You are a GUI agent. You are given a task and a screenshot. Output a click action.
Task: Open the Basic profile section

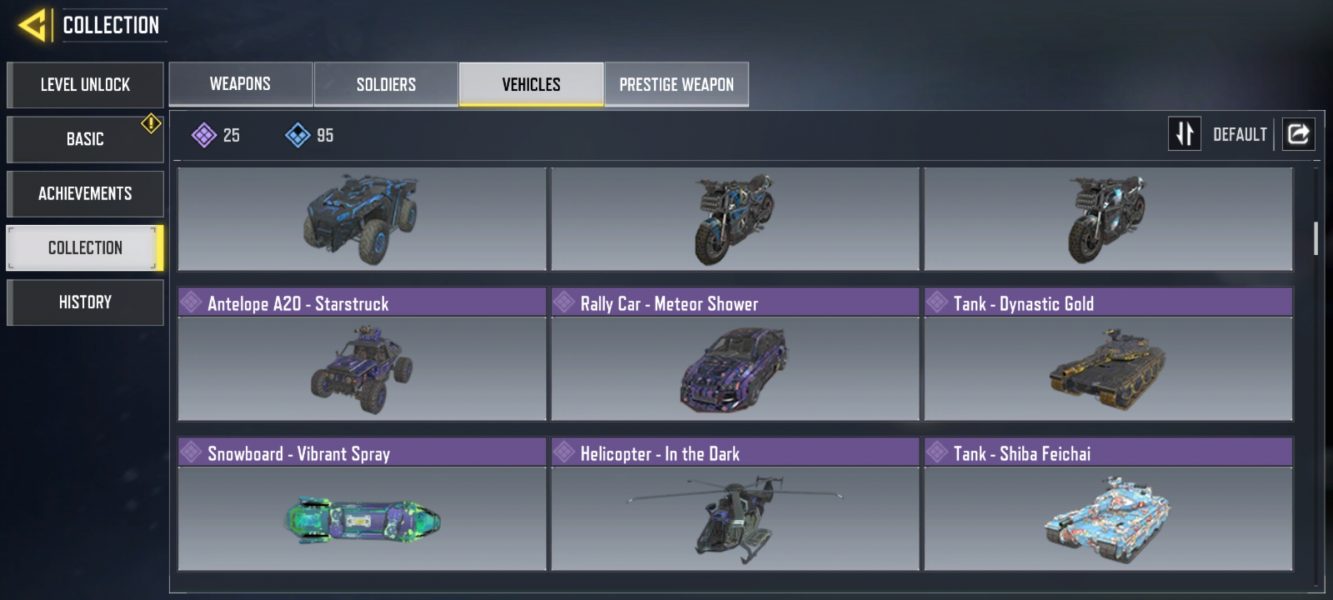click(85, 139)
